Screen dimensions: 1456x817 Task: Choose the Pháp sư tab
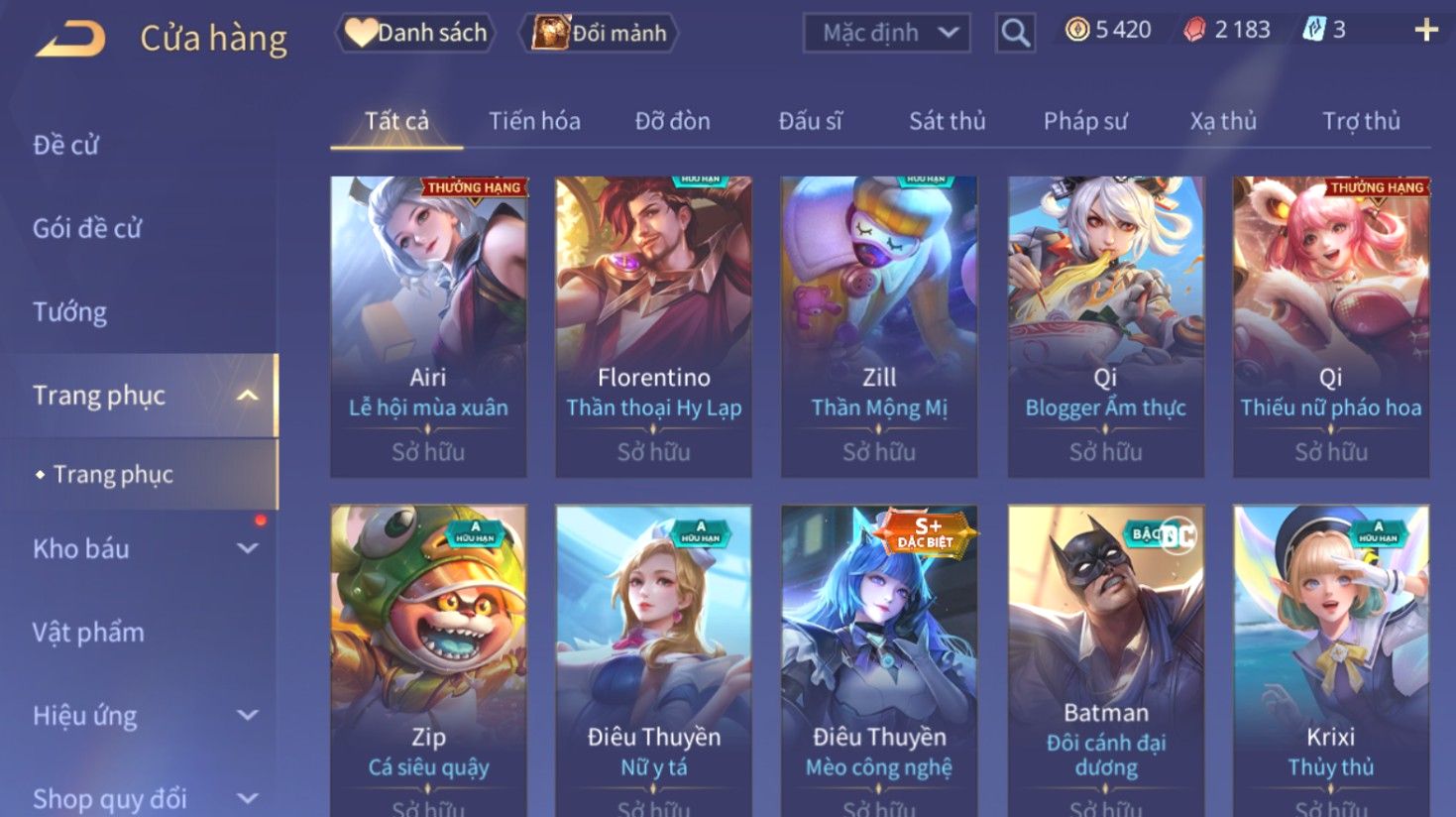tap(1085, 121)
